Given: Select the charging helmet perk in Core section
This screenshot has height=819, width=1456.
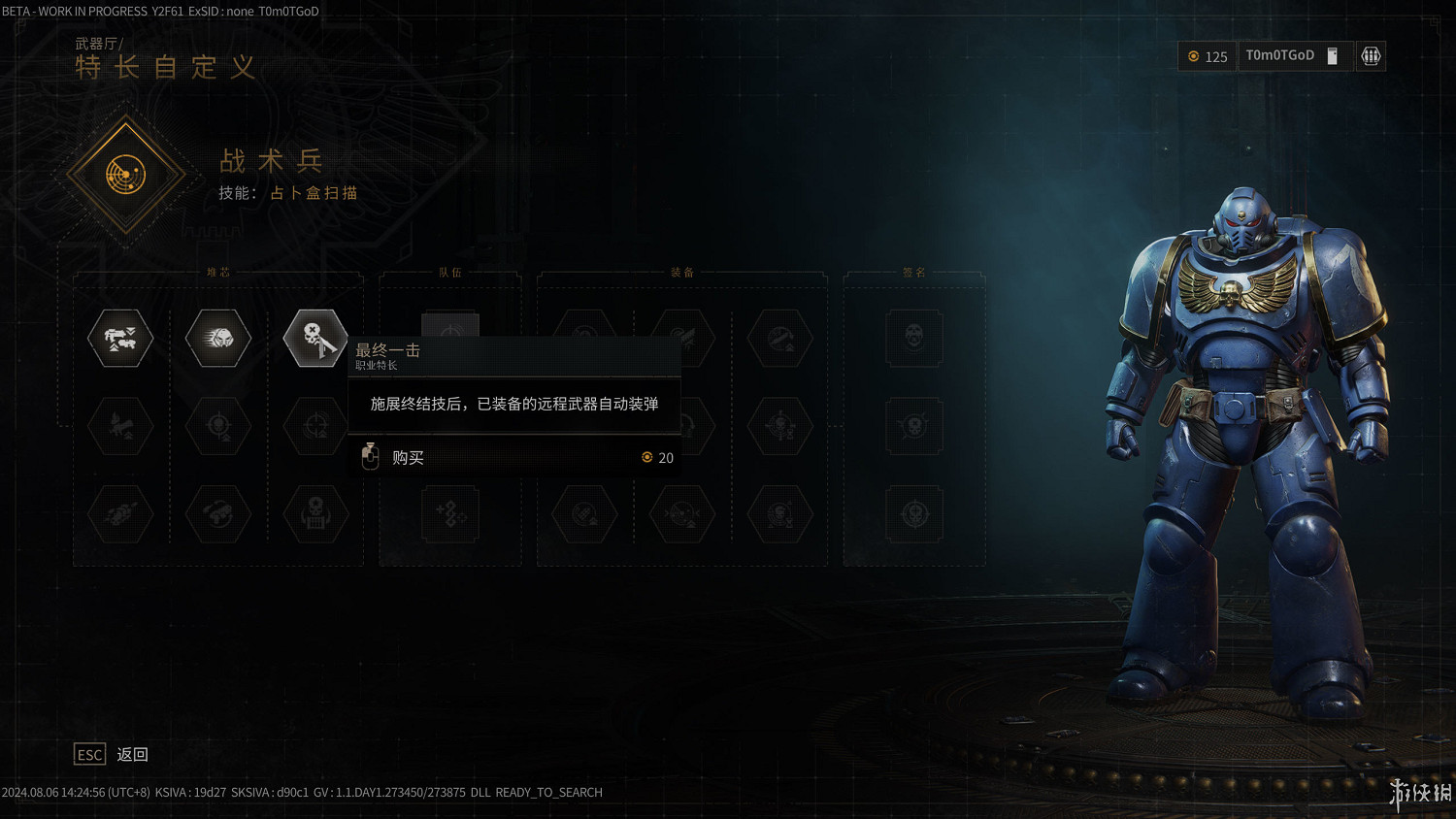Looking at the screenshot, I should point(216,340).
